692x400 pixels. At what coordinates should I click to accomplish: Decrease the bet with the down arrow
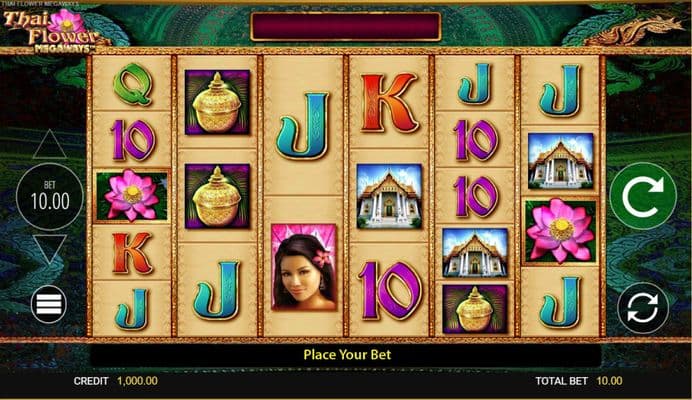(x=49, y=248)
